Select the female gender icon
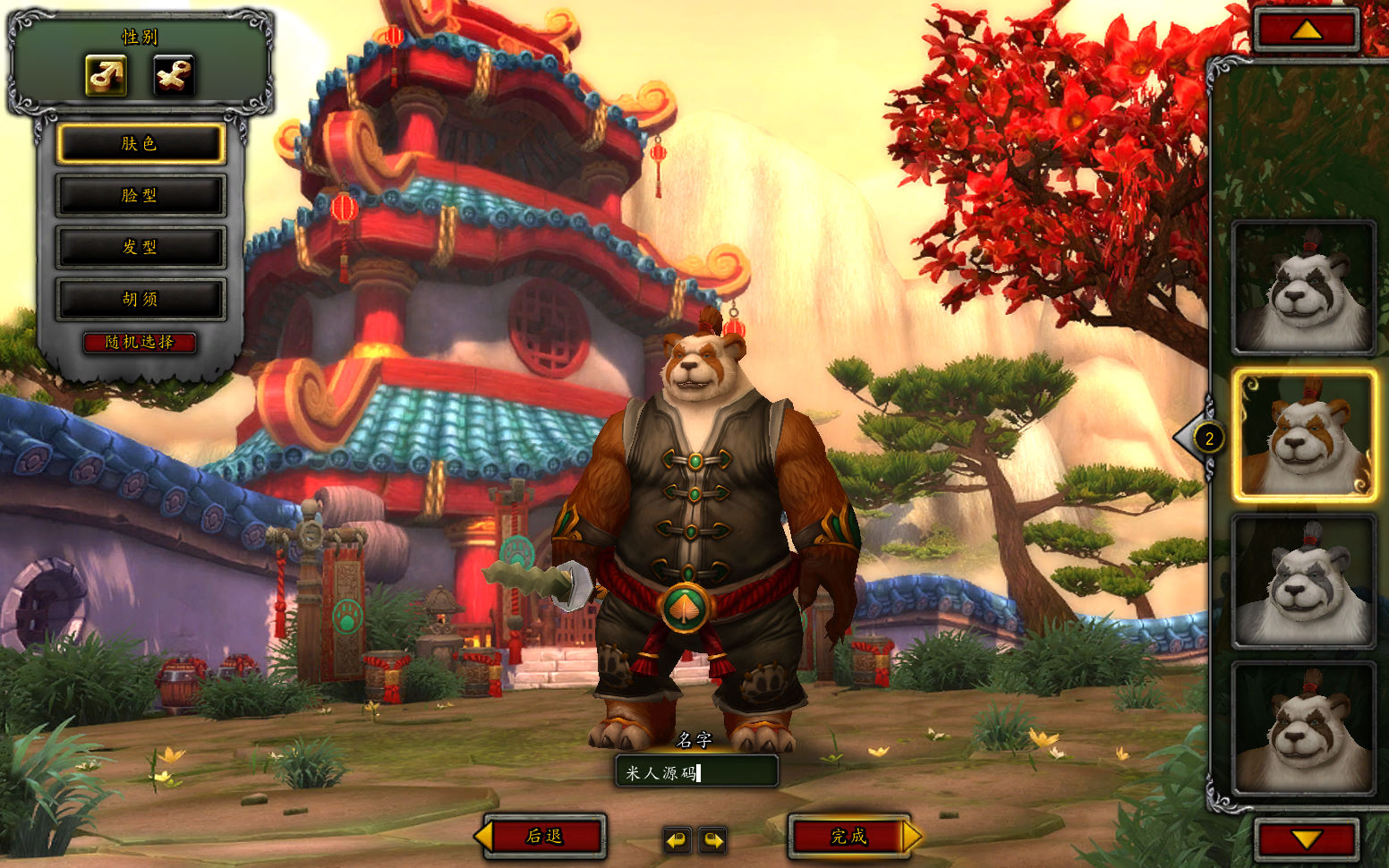Viewport: 1389px width, 868px height. (x=173, y=75)
